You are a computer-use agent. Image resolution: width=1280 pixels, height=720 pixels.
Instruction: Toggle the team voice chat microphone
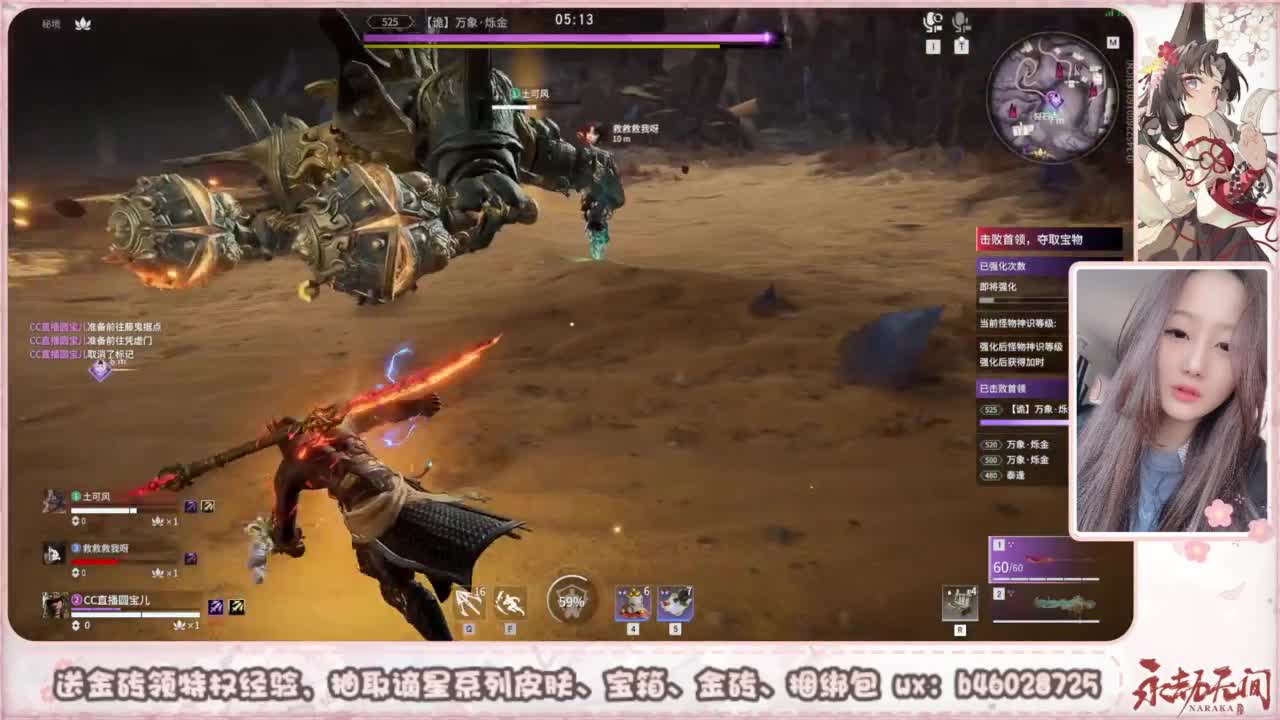932,23
